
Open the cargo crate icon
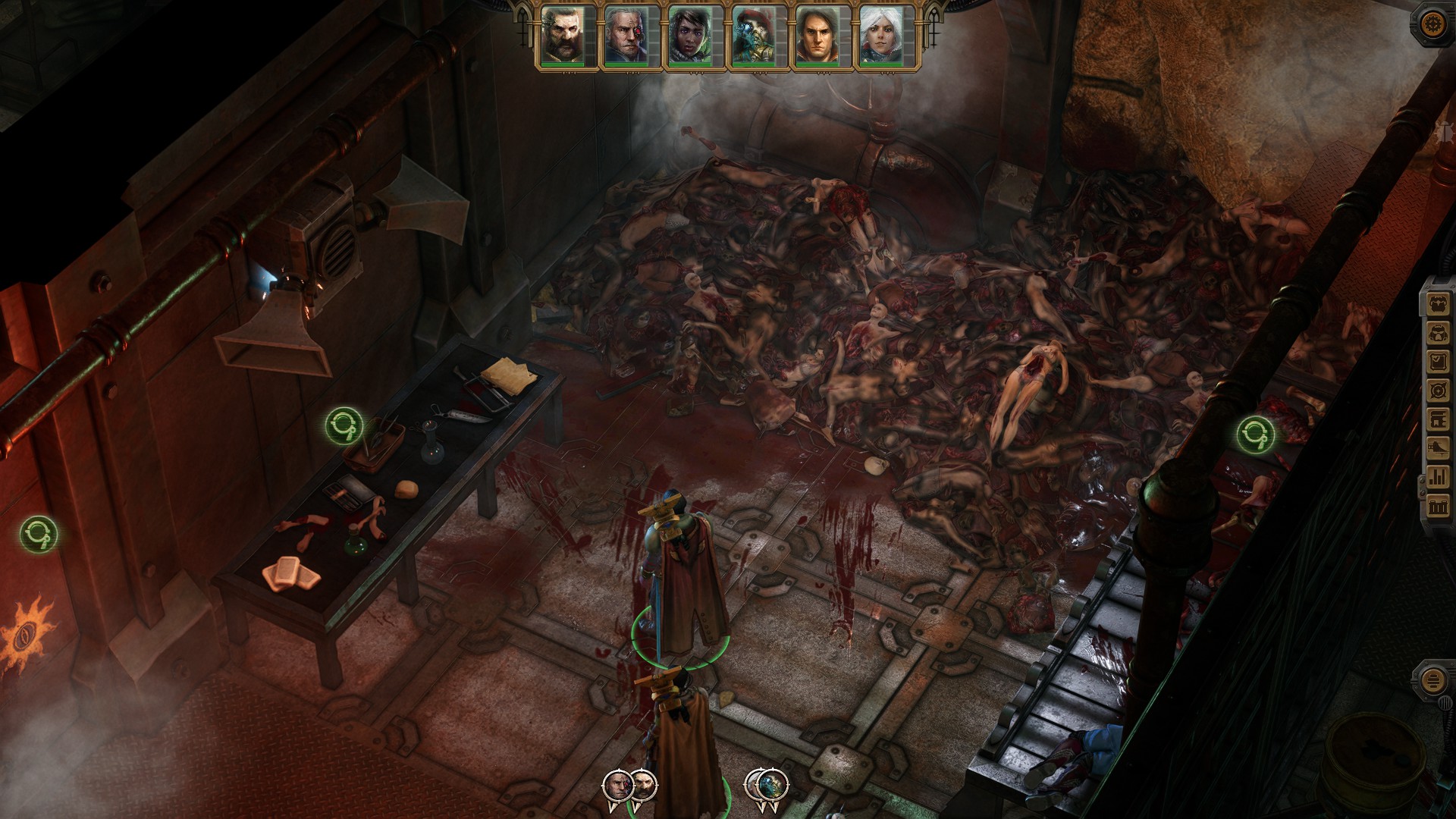tap(1439, 505)
